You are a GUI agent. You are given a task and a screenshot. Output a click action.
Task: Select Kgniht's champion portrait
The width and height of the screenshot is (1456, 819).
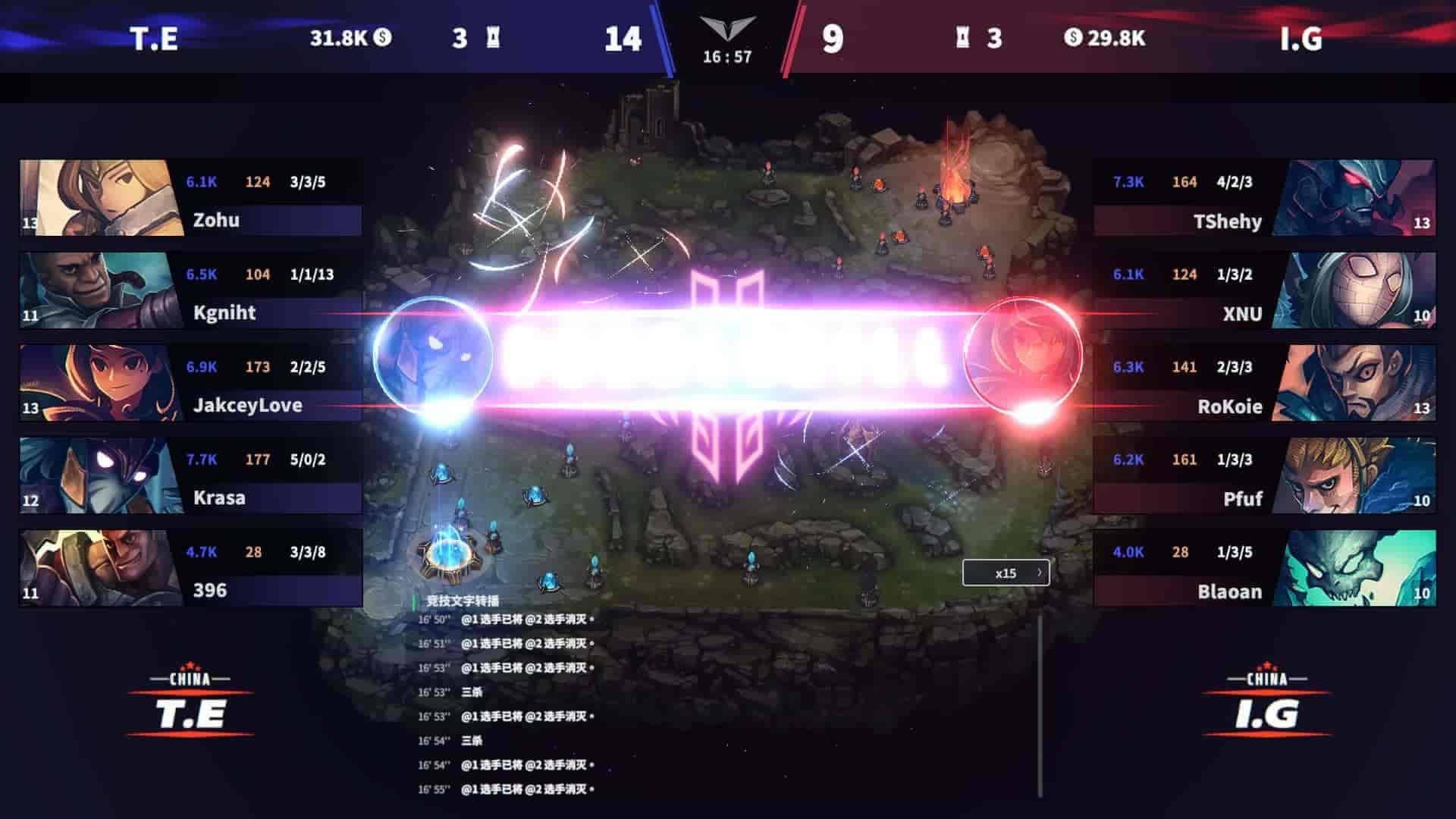[97, 290]
